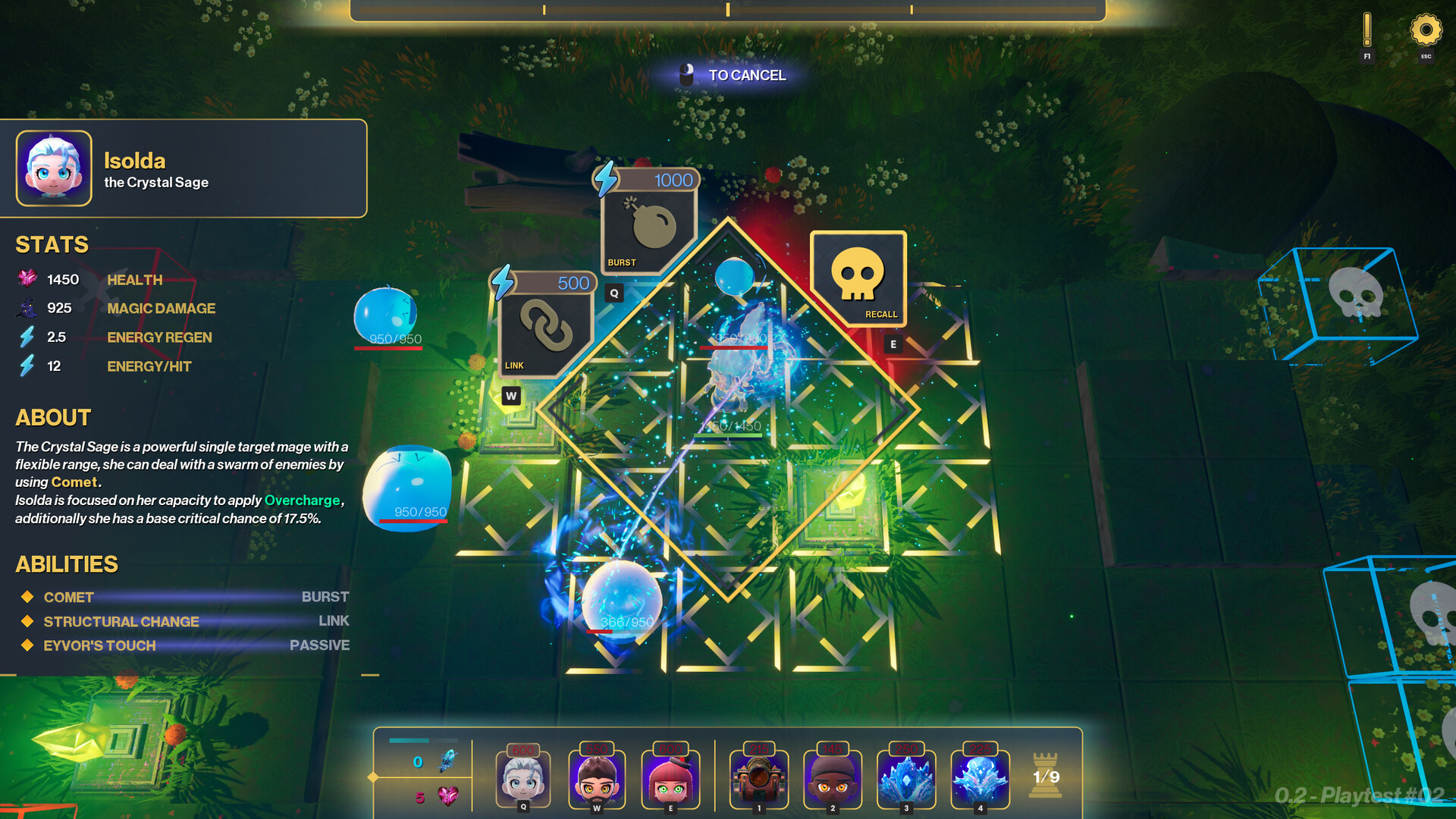Click TO CANCEL to abort targeting
The width and height of the screenshot is (1456, 819).
tap(747, 75)
